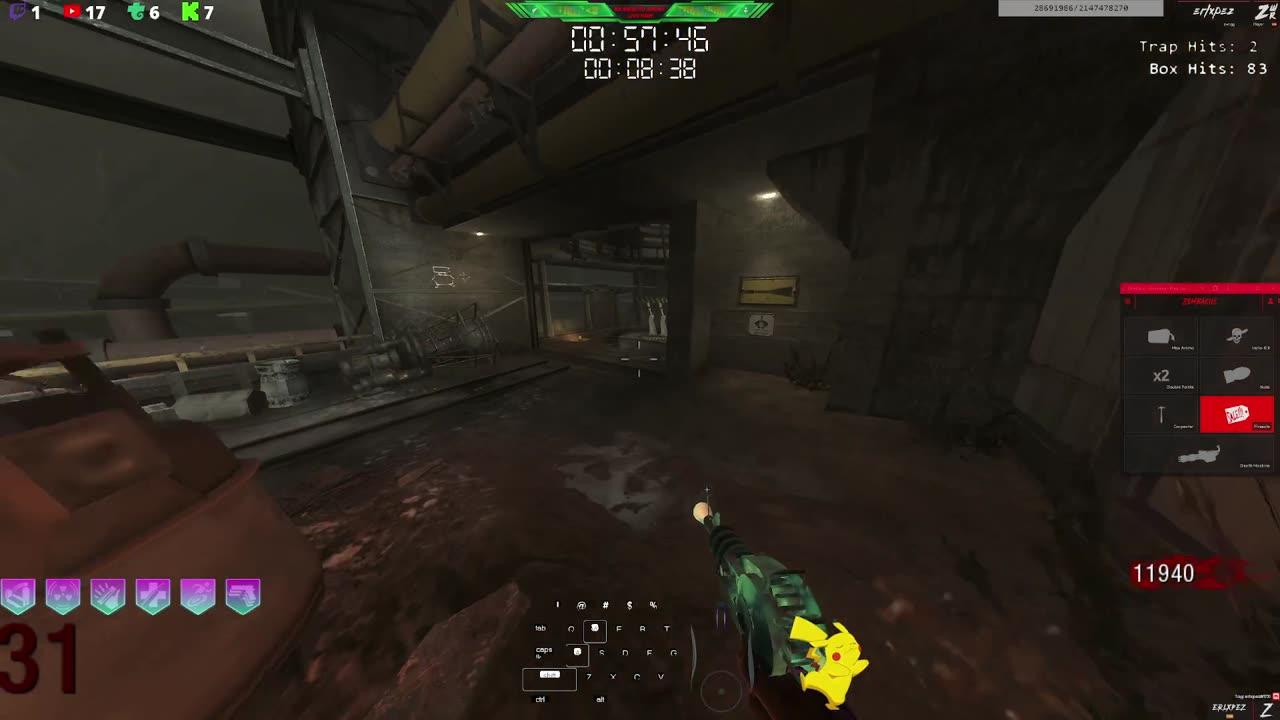This screenshot has height=720, width=1280.
Task: Open the ZEHRAKUS panel hamburger menu
Action: pos(1128,300)
